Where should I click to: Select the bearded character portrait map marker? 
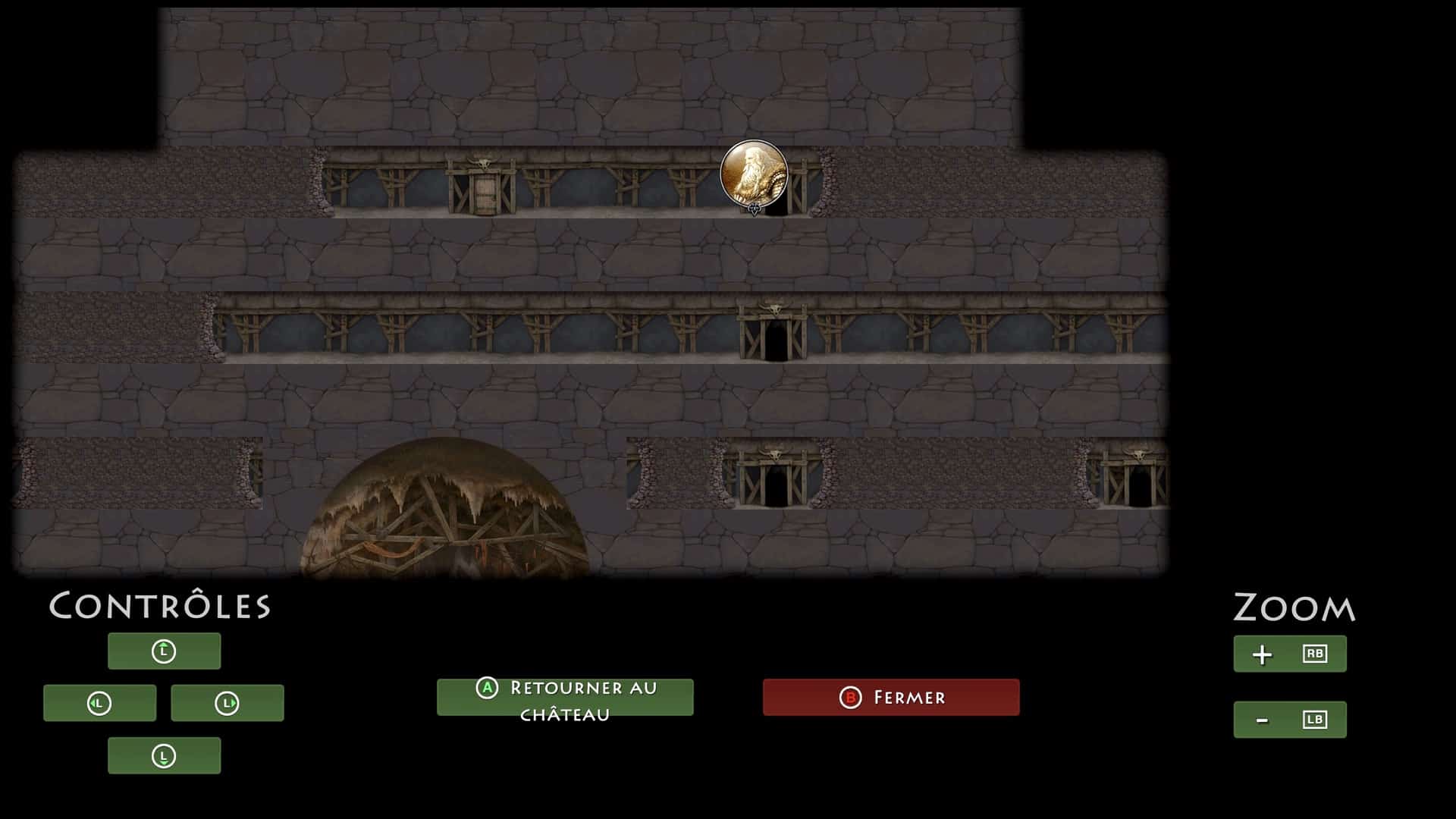pos(754,174)
